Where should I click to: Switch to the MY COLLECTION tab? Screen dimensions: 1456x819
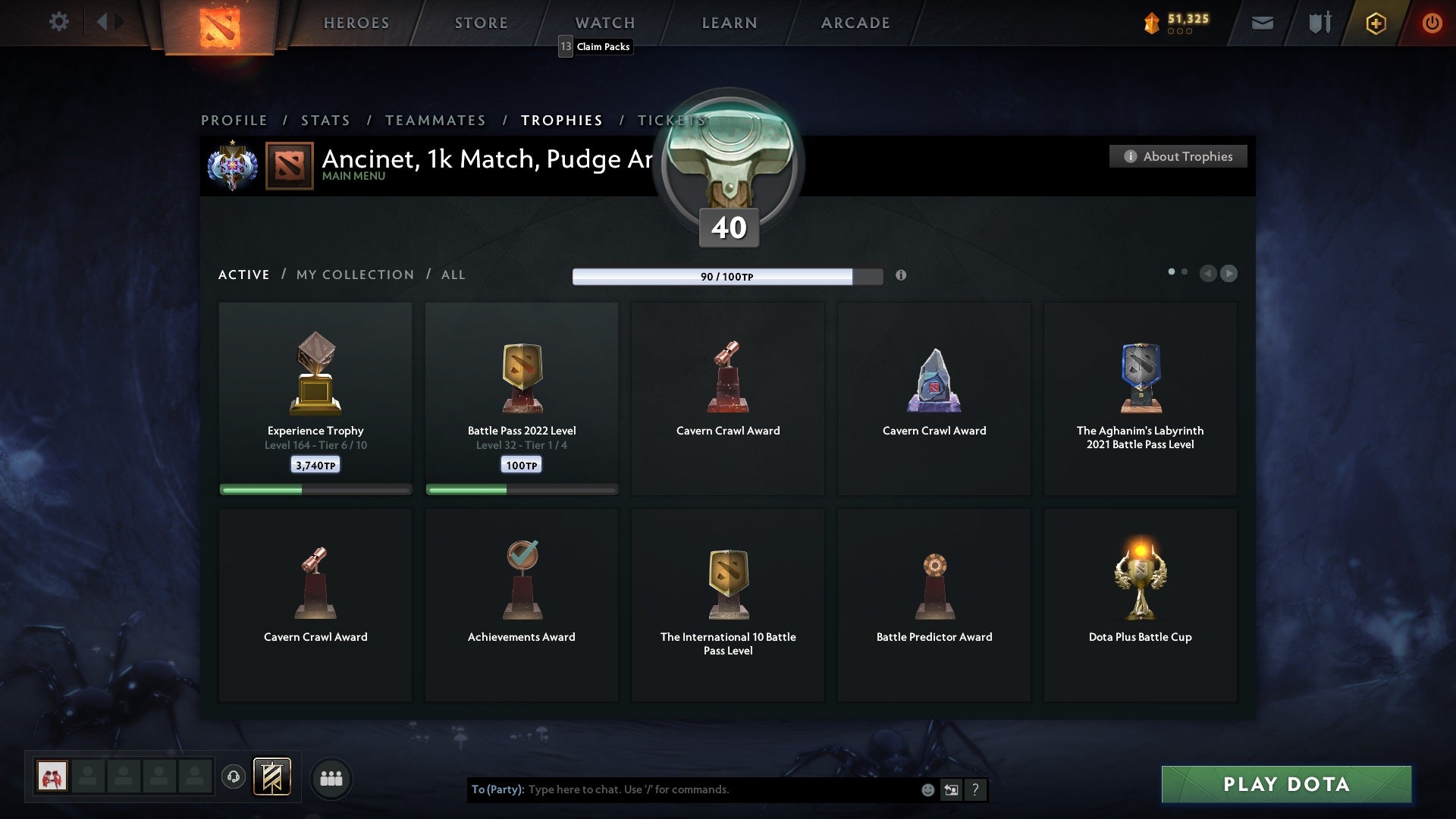point(354,275)
